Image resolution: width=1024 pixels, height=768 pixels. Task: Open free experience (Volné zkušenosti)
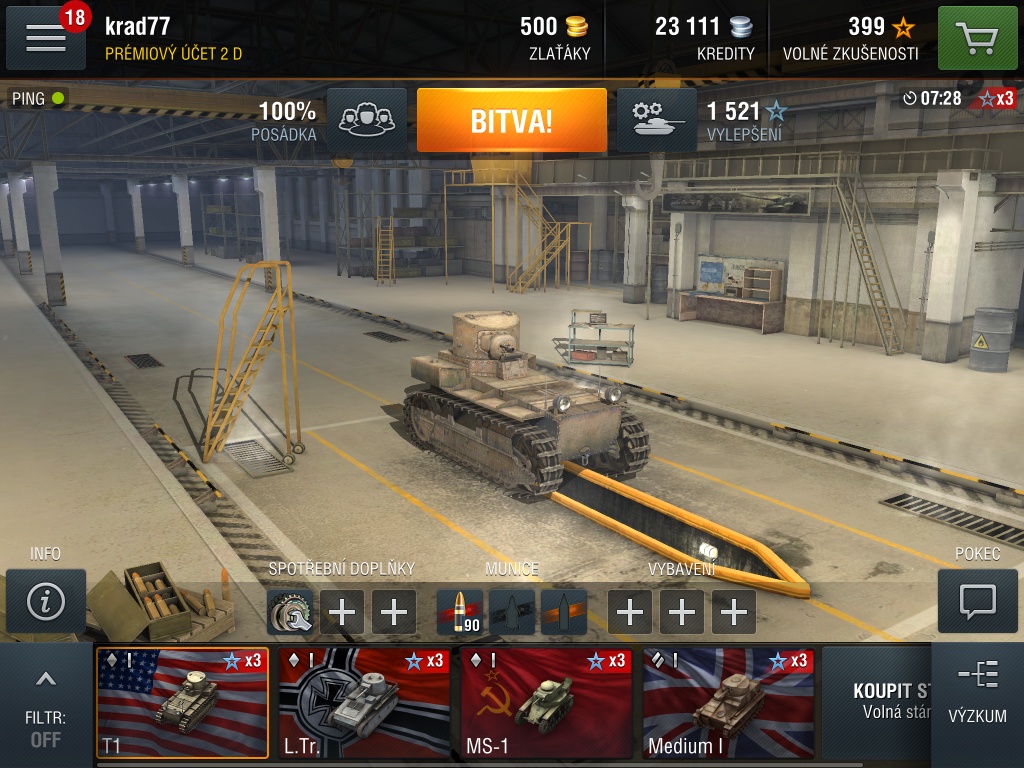[x=850, y=38]
